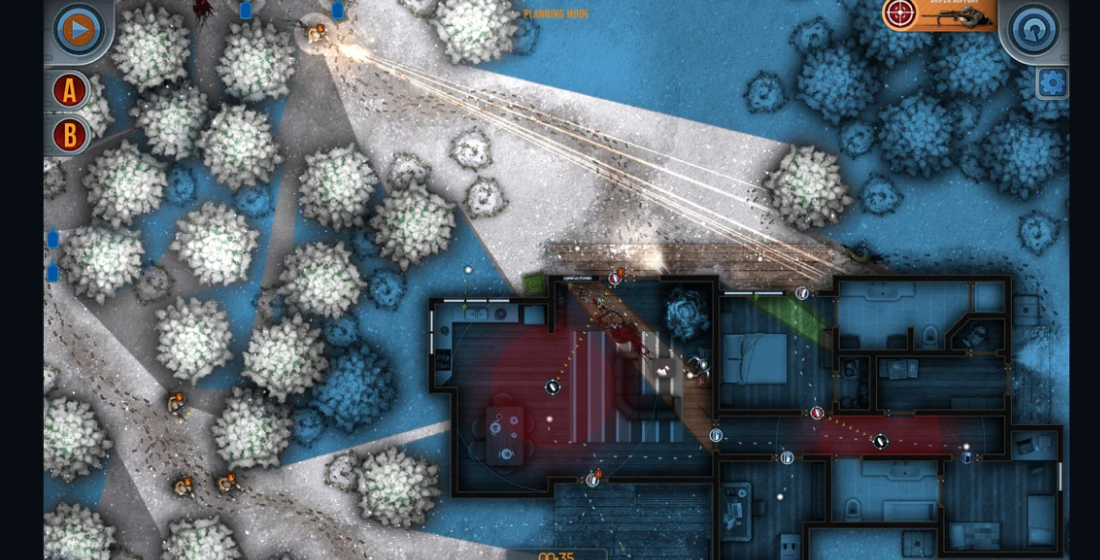
Task: Click the circular restart arrow button
Action: [1034, 29]
